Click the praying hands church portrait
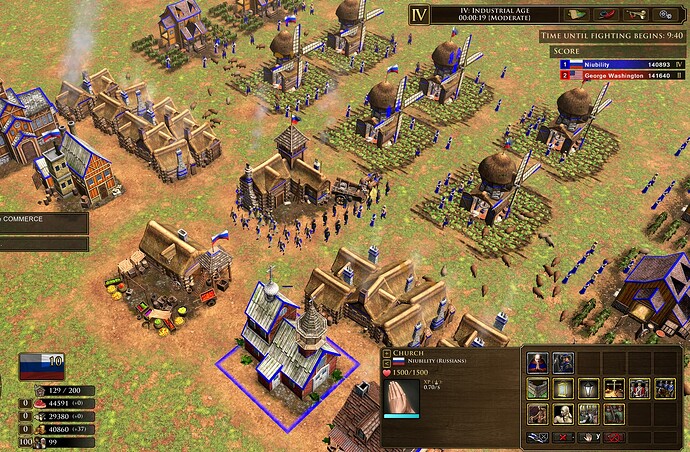The width and height of the screenshot is (690, 452). pyautogui.click(x=402, y=399)
